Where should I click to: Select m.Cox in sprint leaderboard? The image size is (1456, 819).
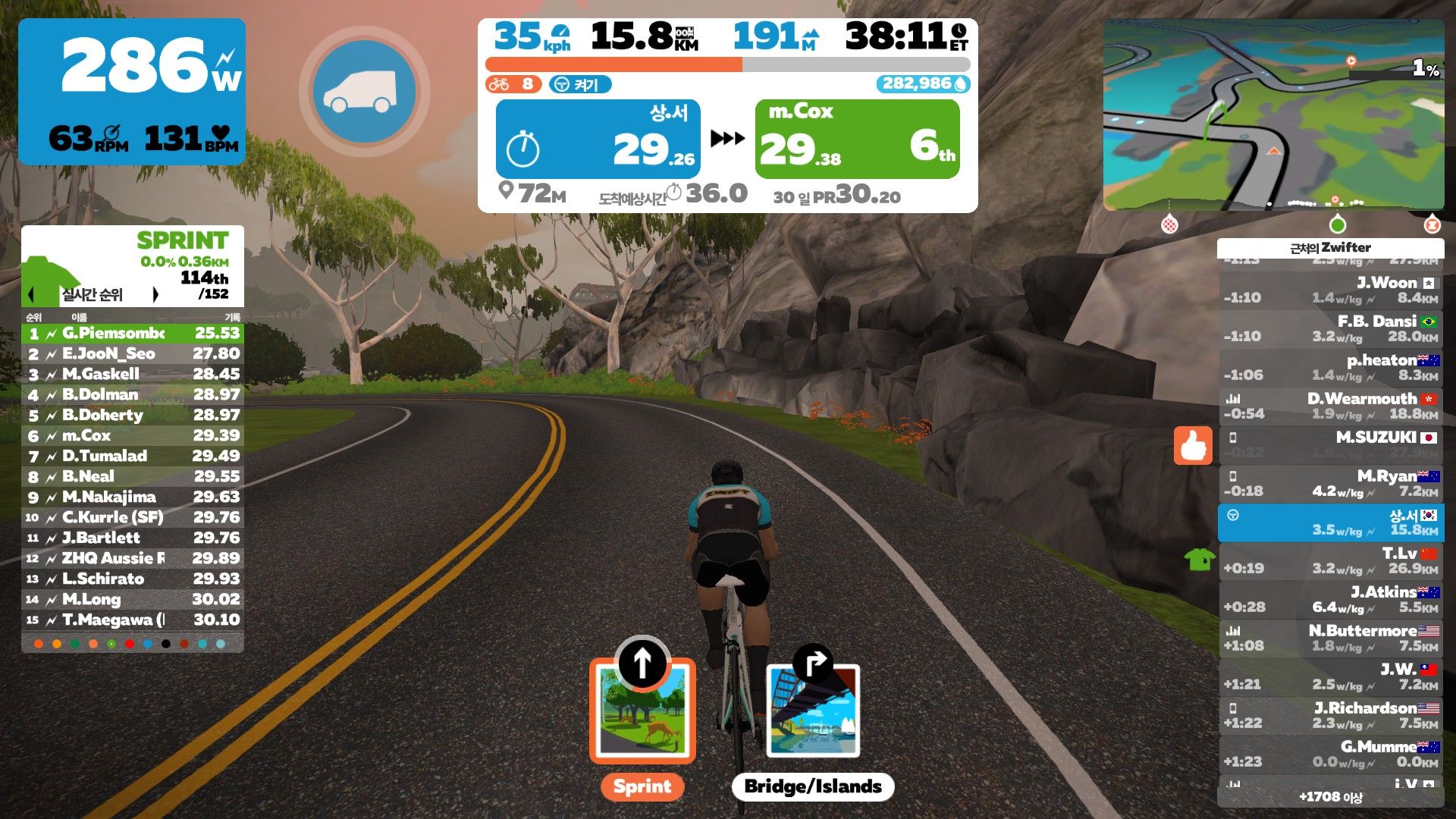pos(133,435)
